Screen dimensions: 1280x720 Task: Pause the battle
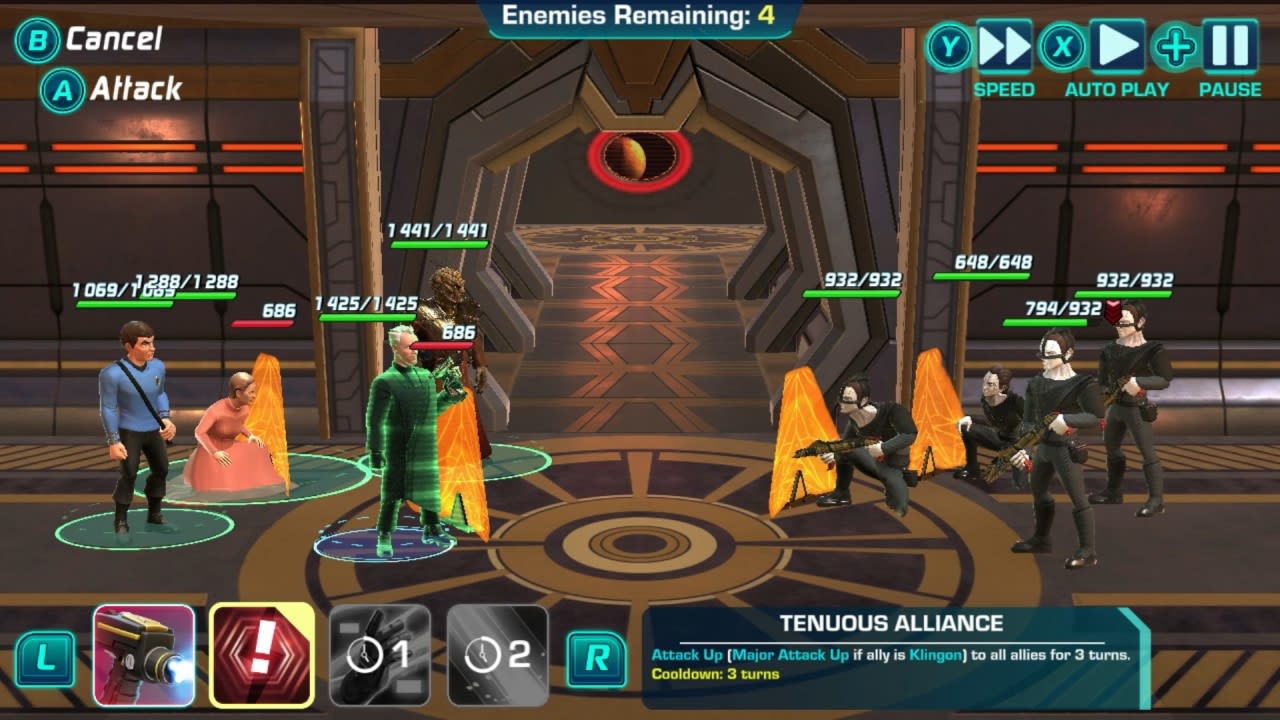1228,45
